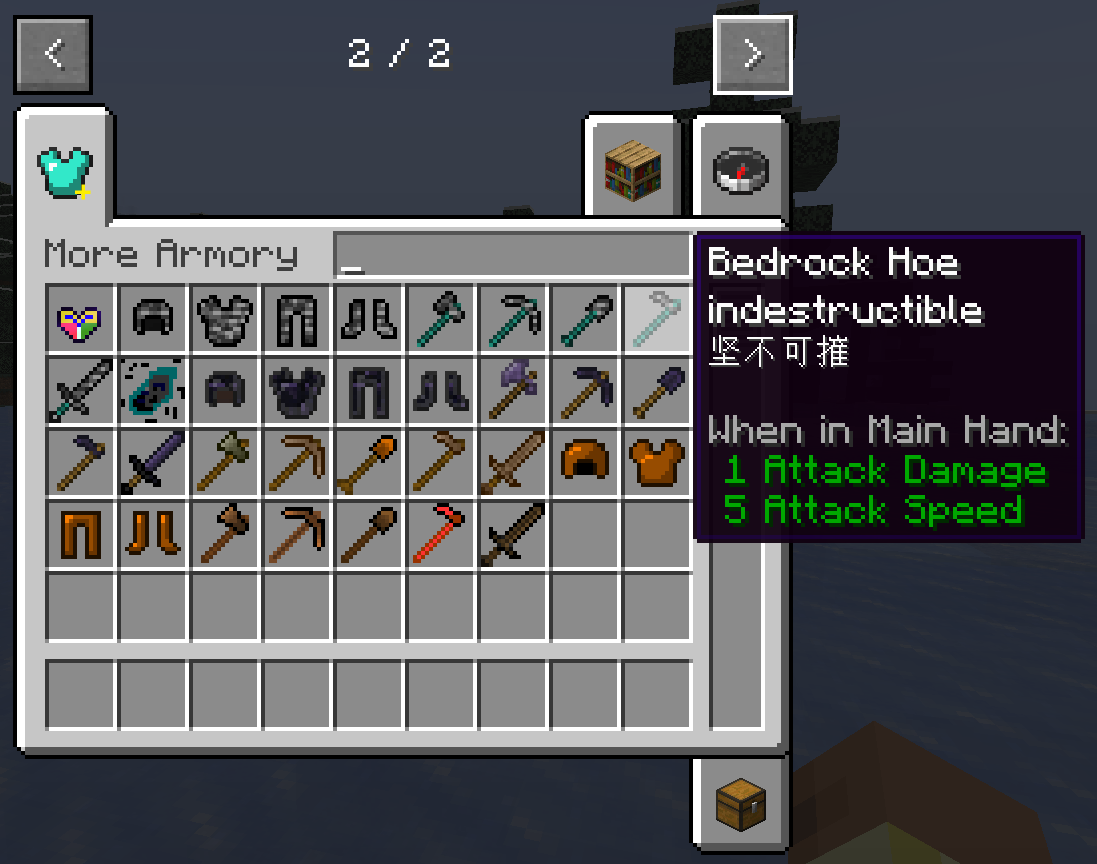This screenshot has width=1097, height=864.
Task: Go to the previous creative page
Action: [53, 54]
